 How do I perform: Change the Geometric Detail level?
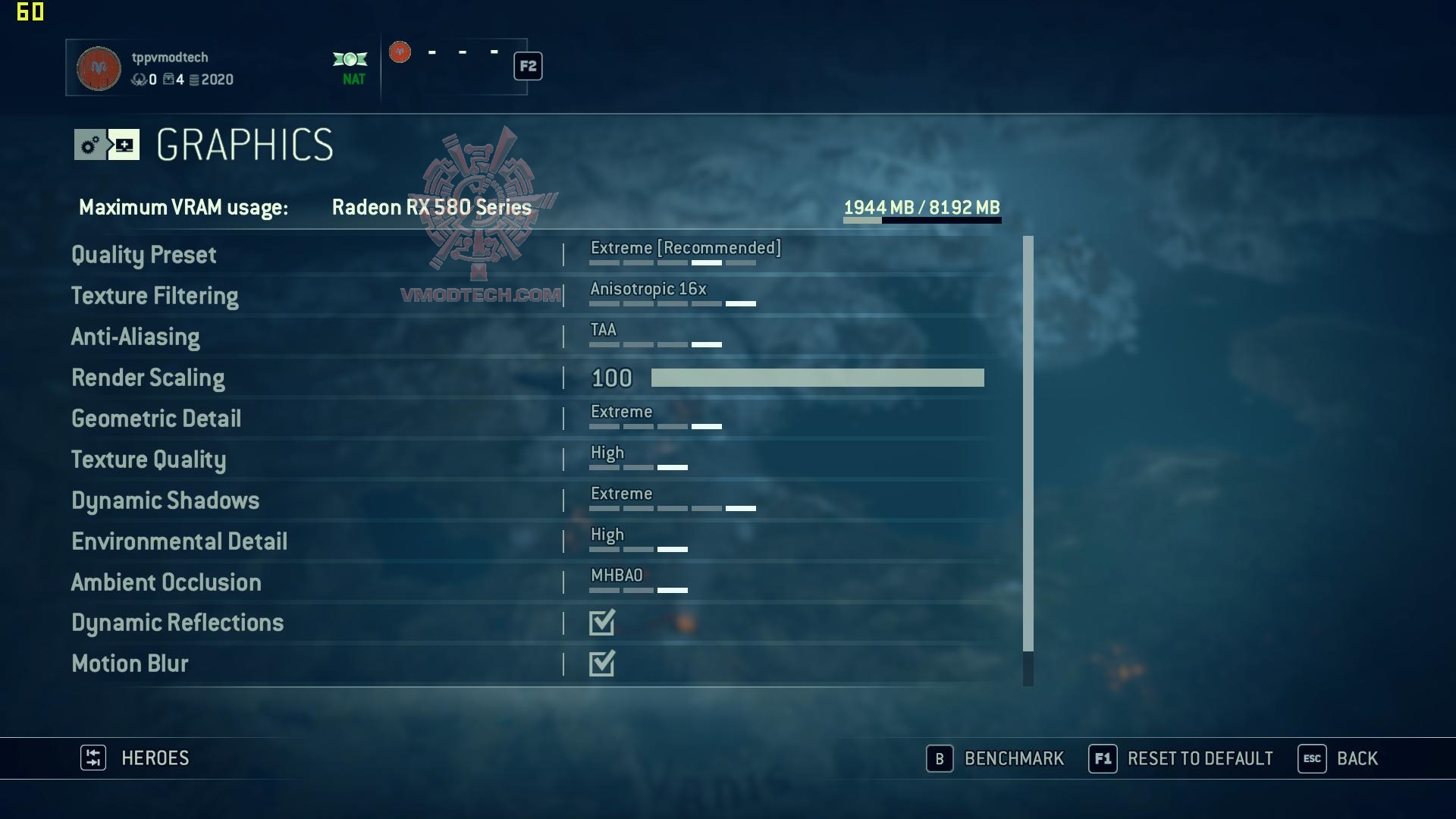click(655, 419)
